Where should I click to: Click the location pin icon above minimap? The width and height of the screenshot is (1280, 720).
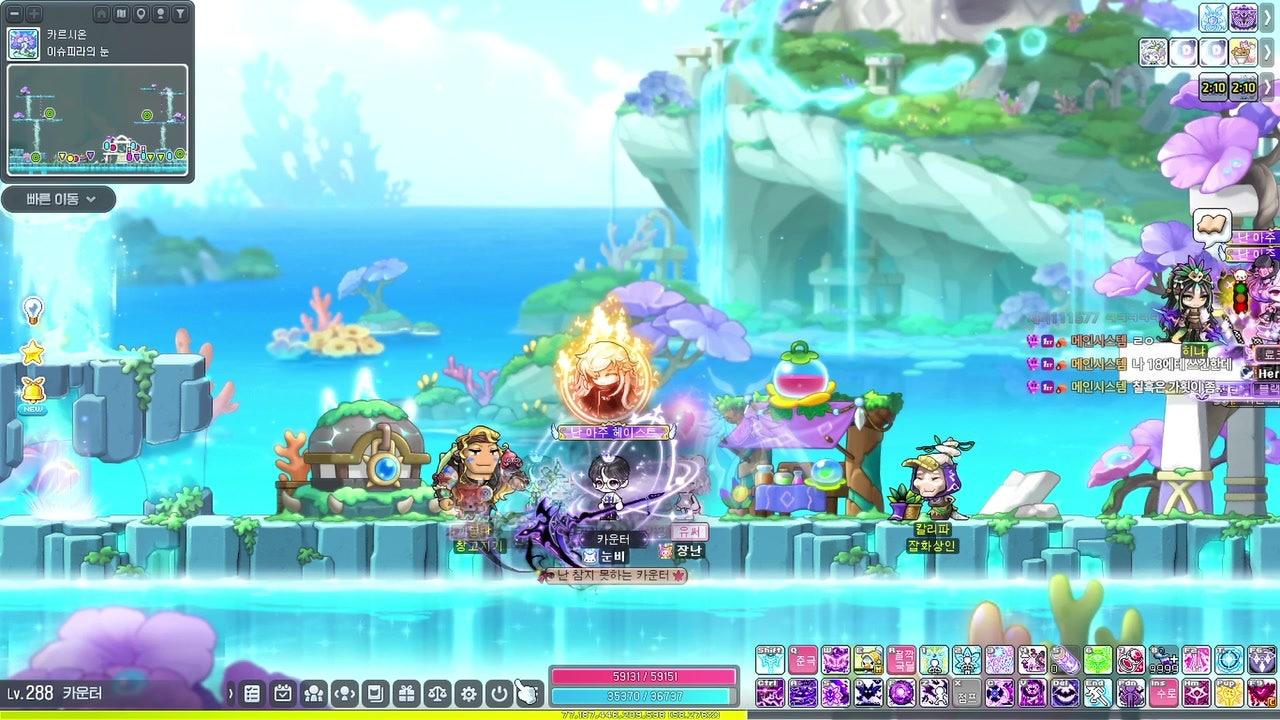tap(140, 14)
